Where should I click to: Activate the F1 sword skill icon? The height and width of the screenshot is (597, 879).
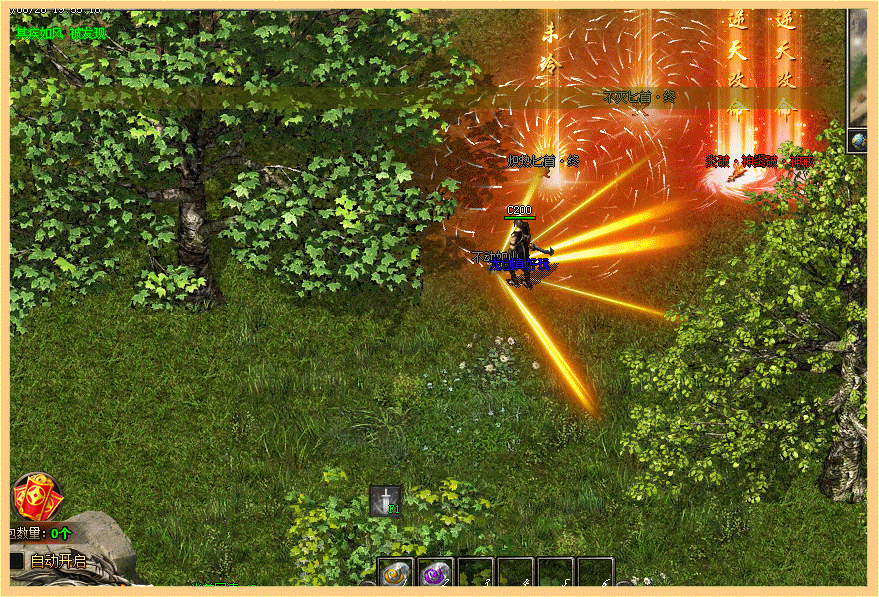pyautogui.click(x=385, y=500)
